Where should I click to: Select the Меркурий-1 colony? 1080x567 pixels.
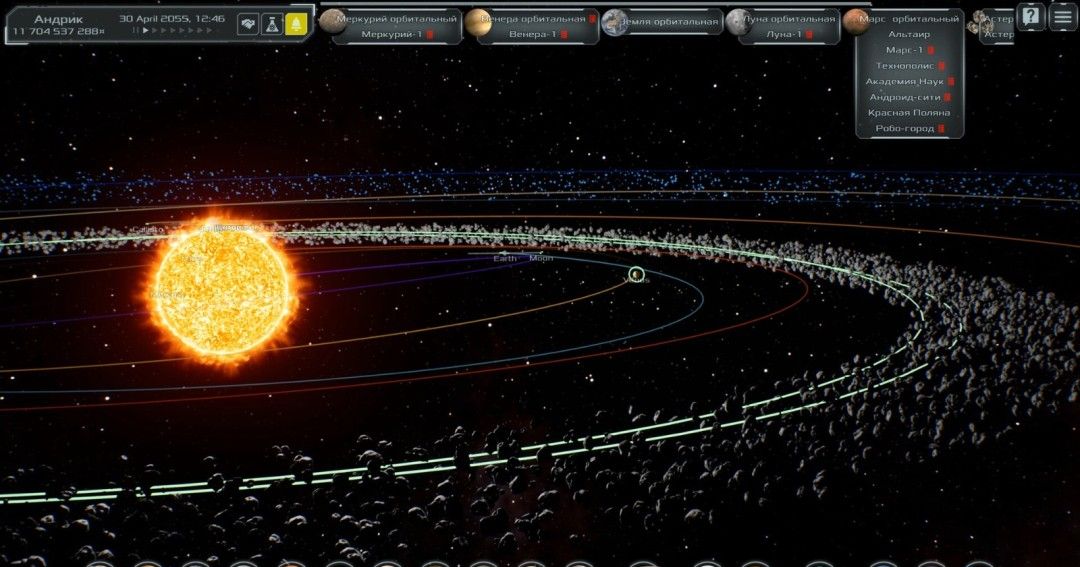(x=392, y=35)
